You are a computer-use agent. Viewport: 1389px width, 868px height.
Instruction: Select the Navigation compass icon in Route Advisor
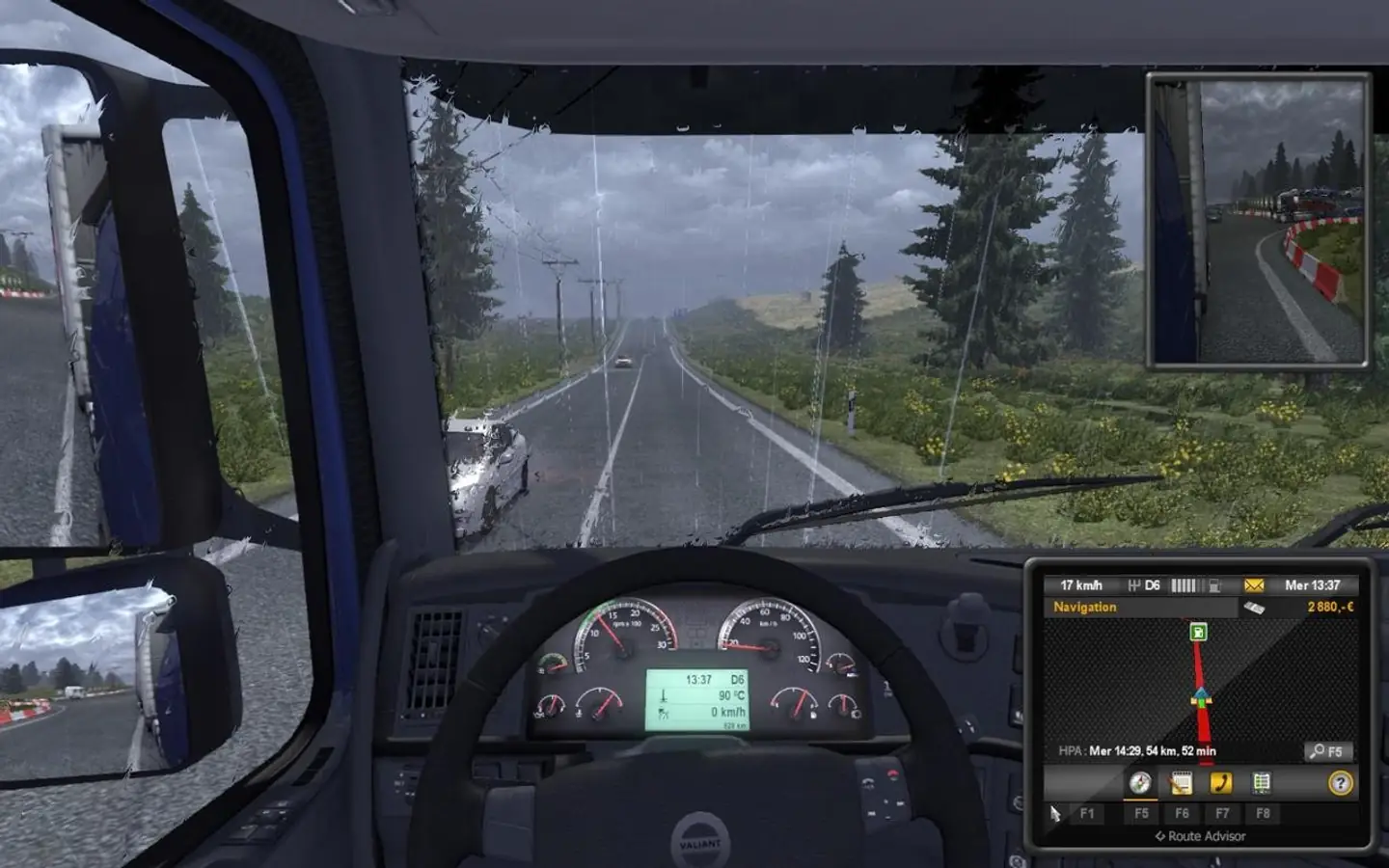(x=1139, y=783)
